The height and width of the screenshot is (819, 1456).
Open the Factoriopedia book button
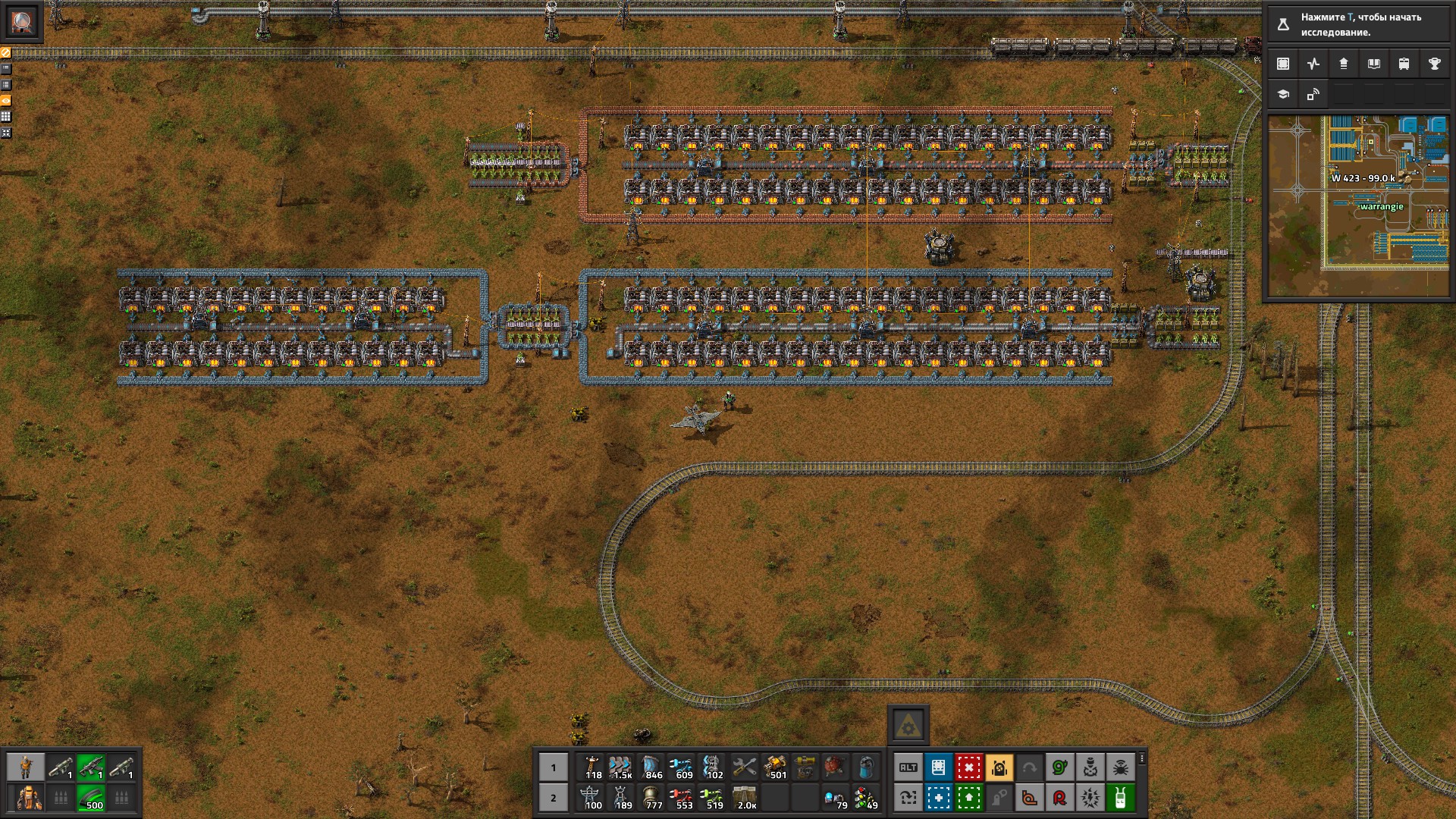pyautogui.click(x=1373, y=64)
